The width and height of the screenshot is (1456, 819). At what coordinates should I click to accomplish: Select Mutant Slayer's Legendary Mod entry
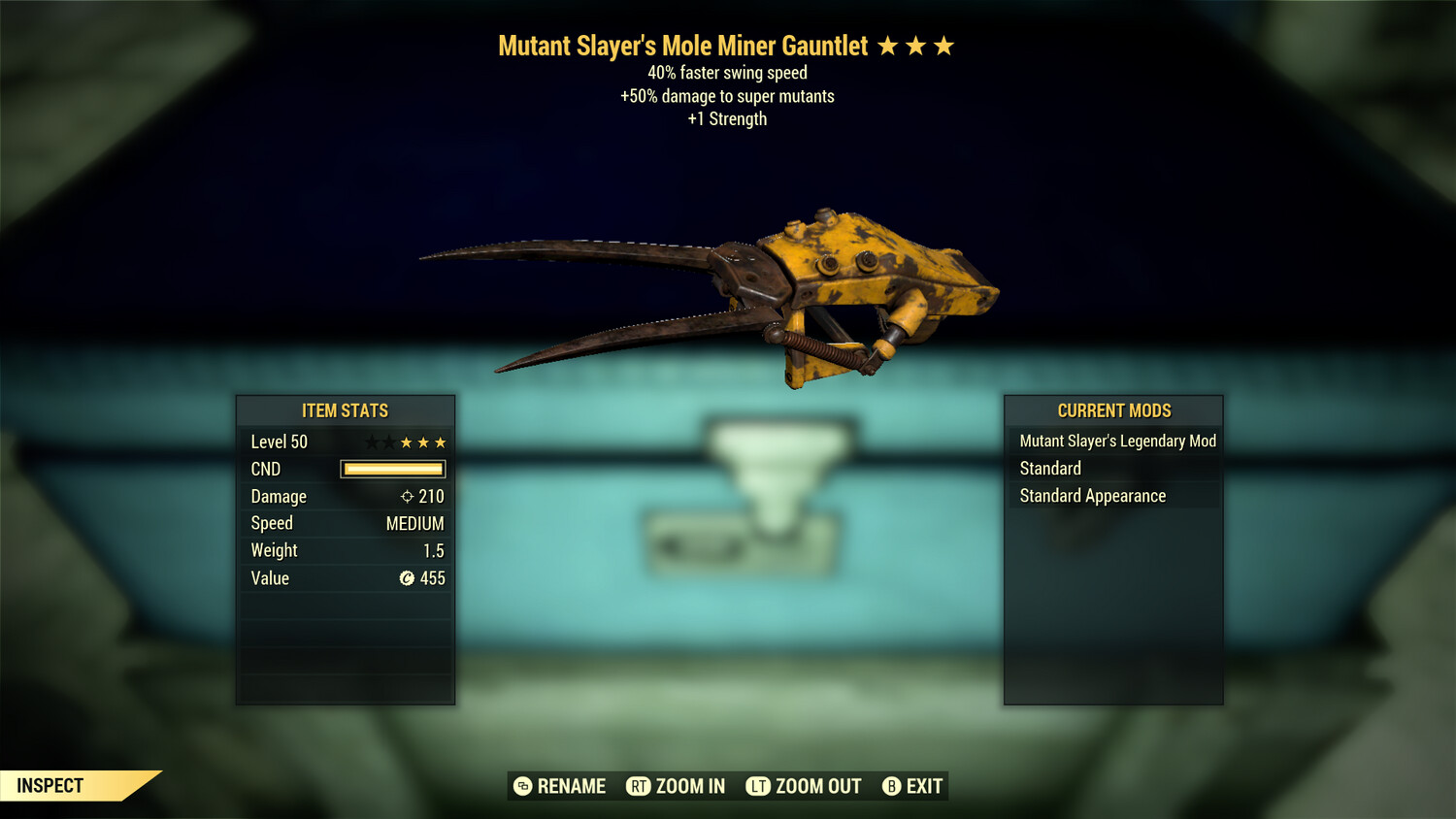[x=1117, y=442]
